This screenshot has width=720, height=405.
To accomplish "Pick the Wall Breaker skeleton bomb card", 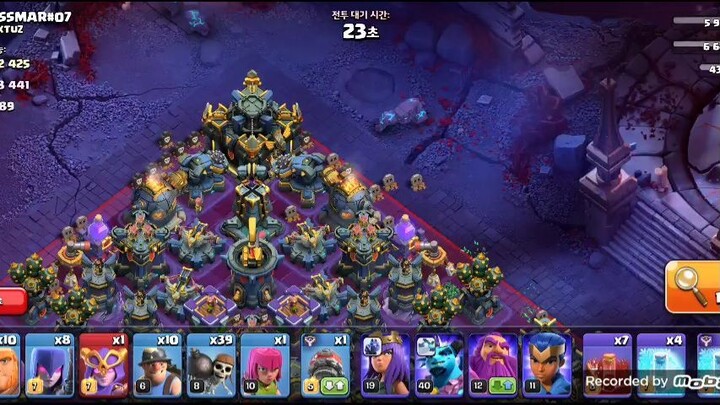I will pyautogui.click(x=210, y=366).
